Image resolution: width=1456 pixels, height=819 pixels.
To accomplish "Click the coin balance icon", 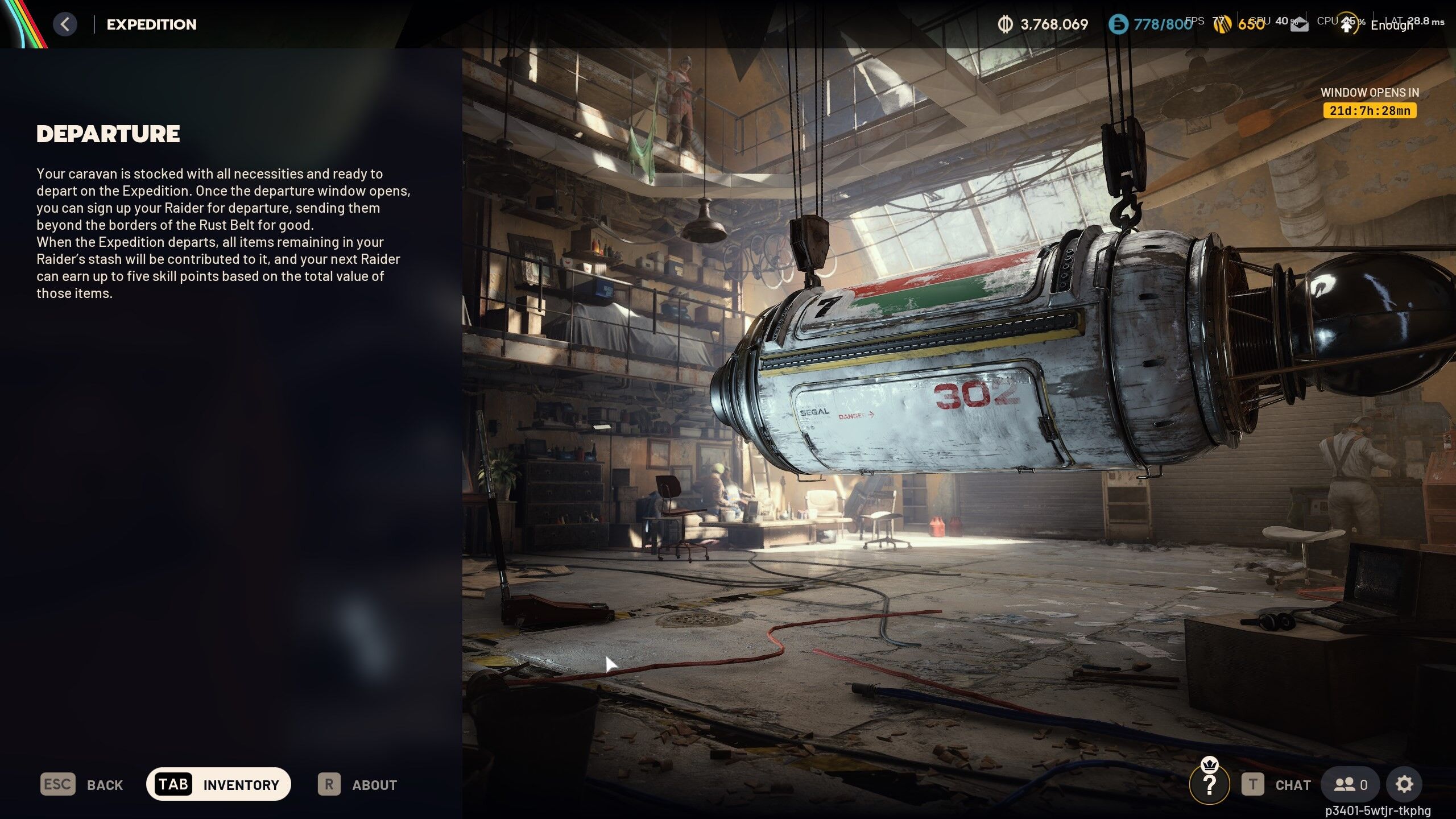I will pyautogui.click(x=1005, y=24).
